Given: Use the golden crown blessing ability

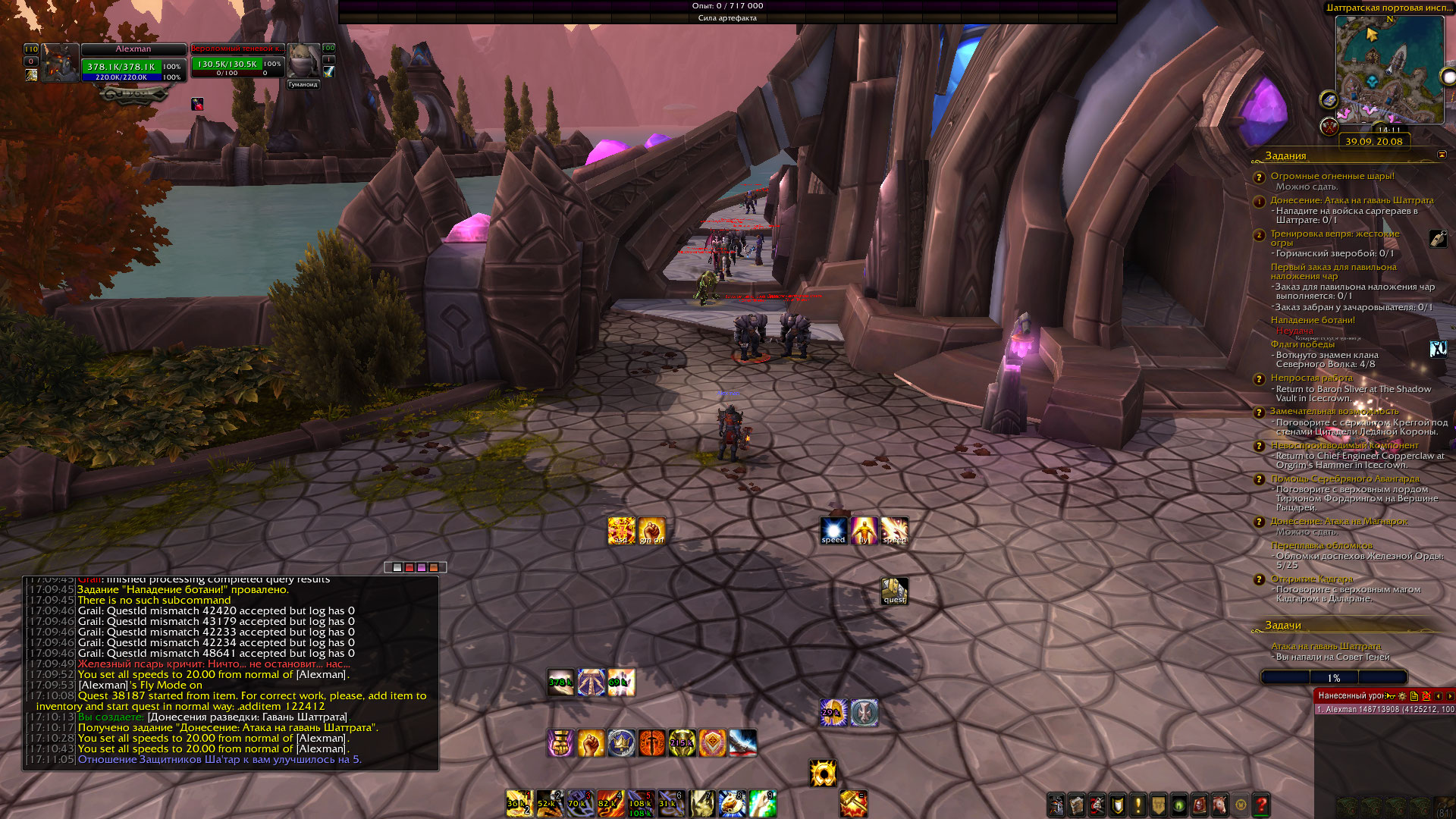Looking at the screenshot, I should (x=621, y=742).
